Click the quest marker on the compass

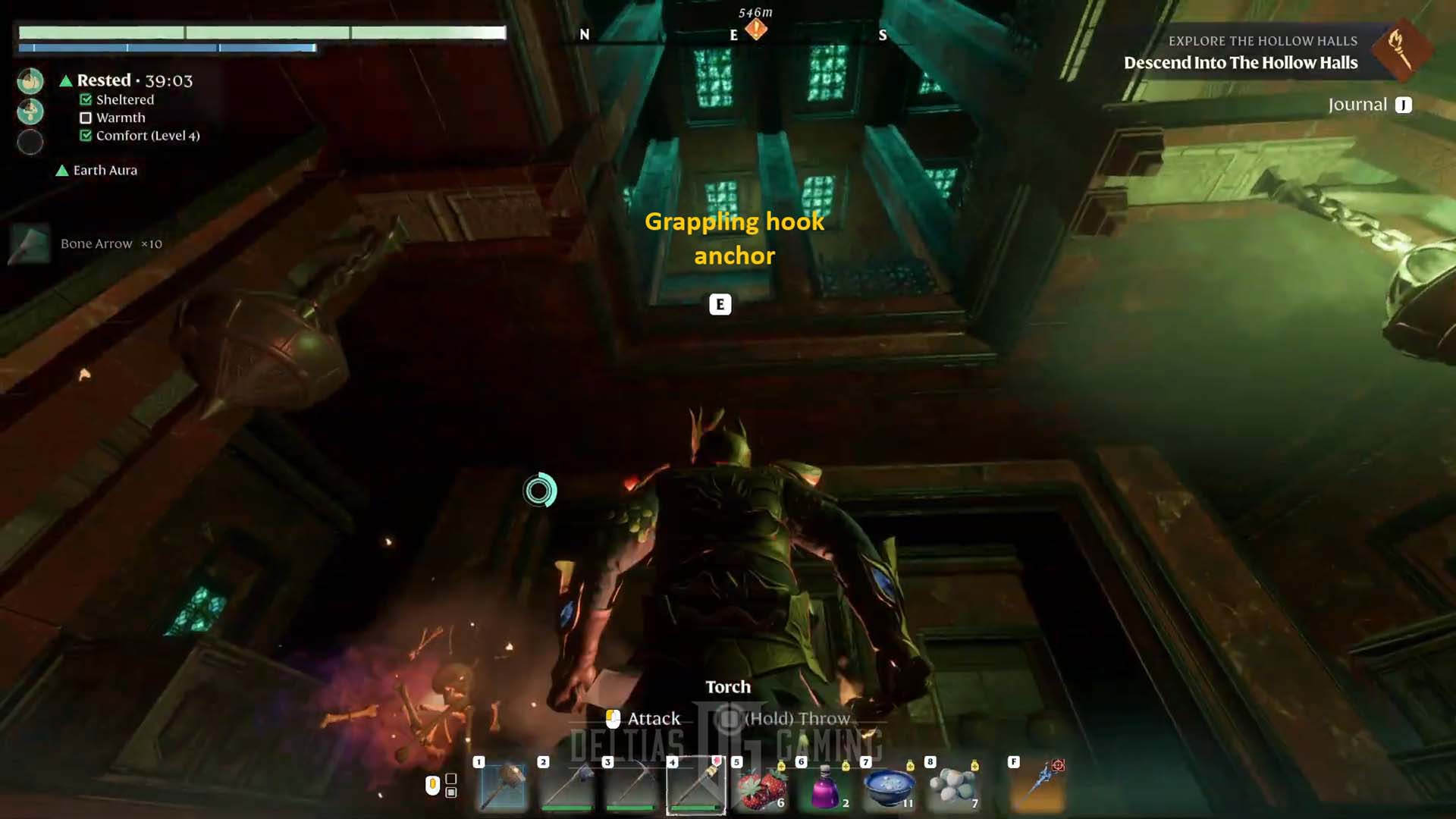pos(756,30)
